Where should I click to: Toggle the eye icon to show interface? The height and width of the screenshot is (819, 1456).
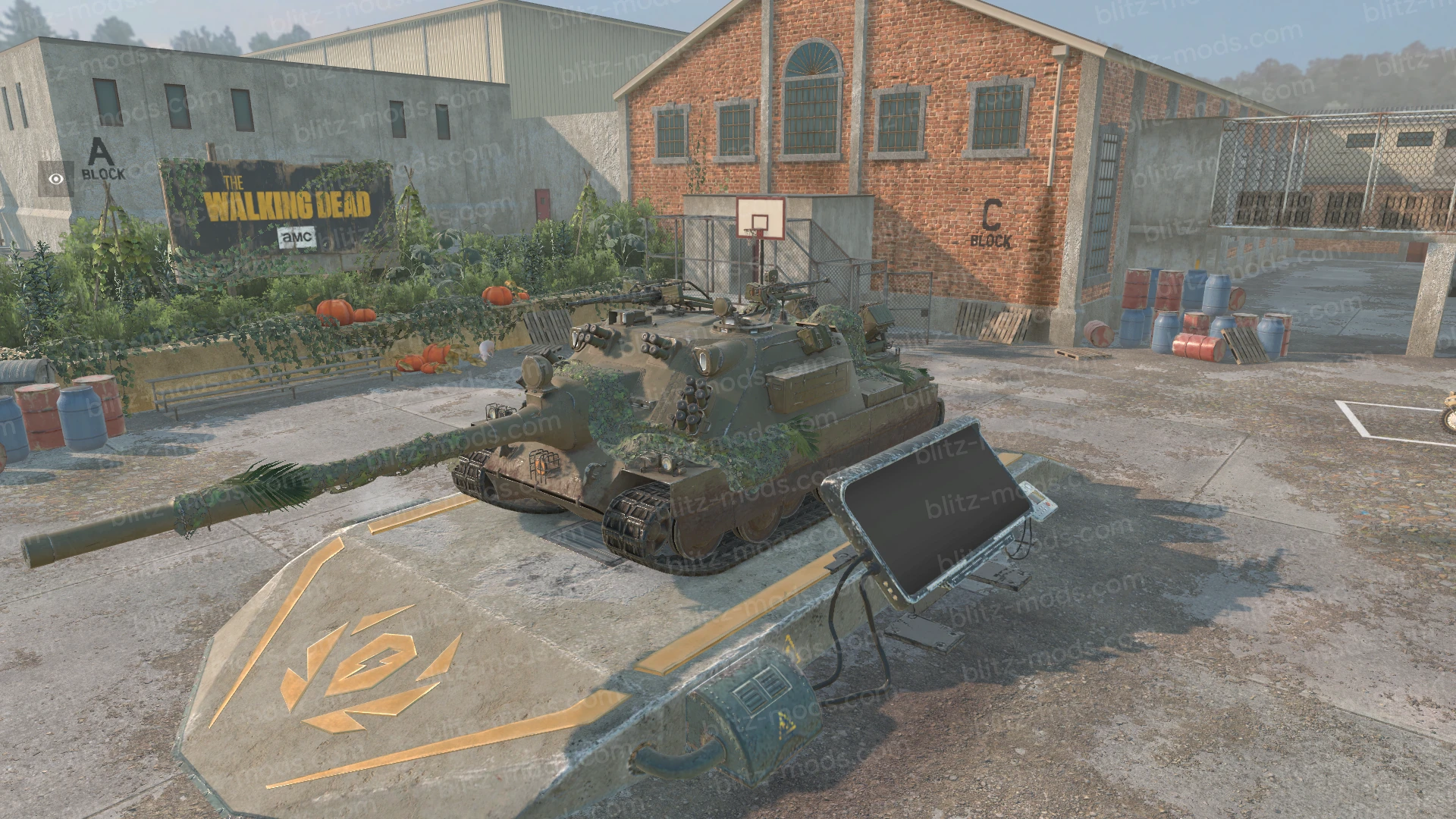point(56,179)
